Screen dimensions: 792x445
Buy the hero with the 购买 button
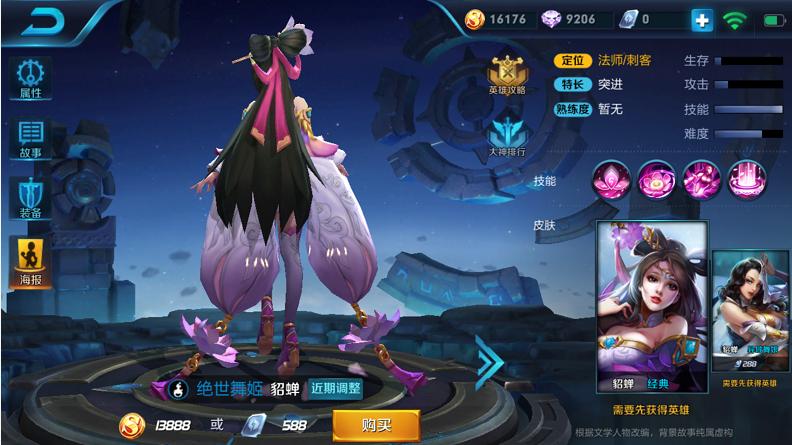[x=375, y=425]
